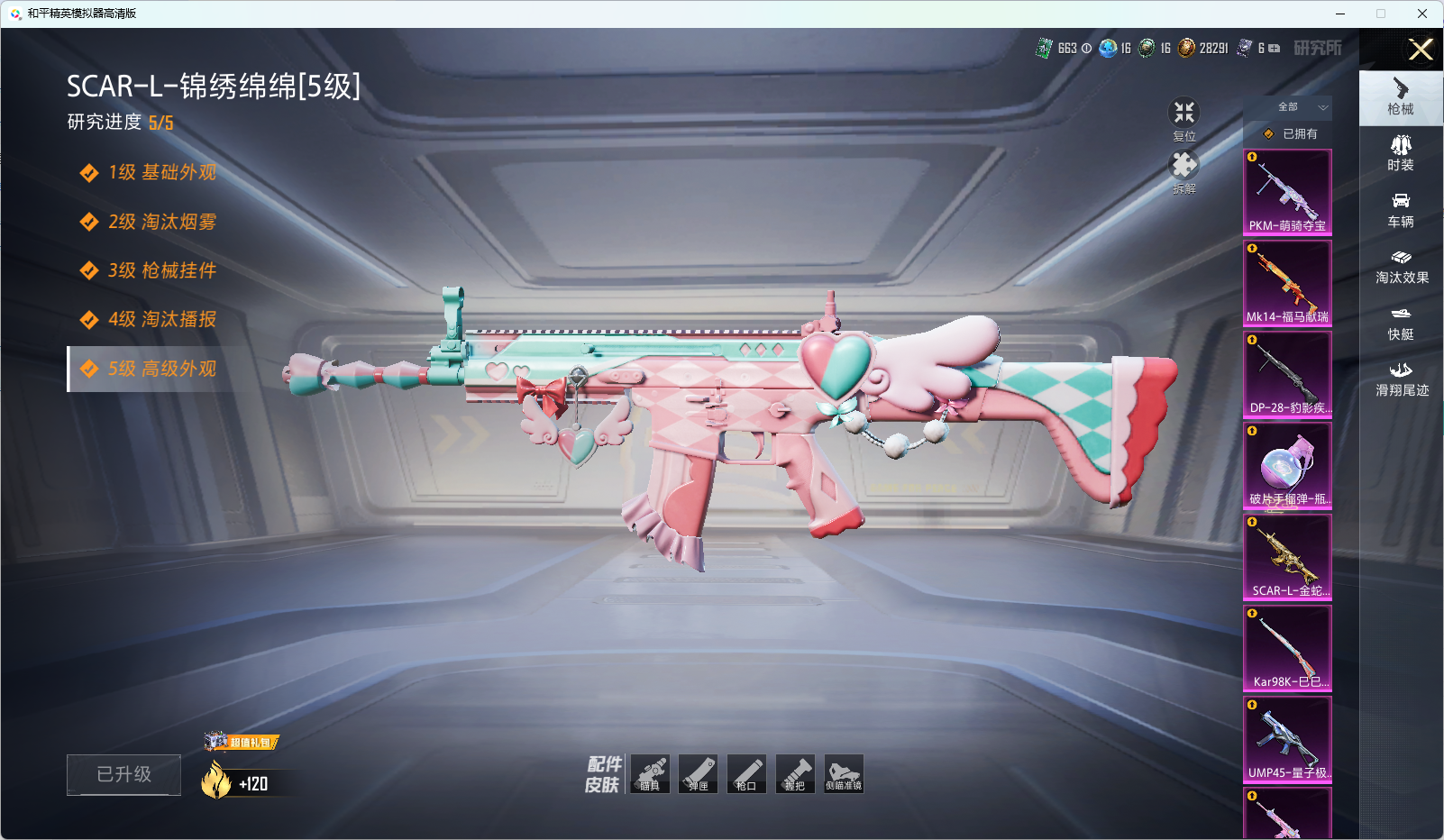Select the 2级 淘汰烟雾 upgrade level
This screenshot has width=1444, height=840.
[162, 222]
